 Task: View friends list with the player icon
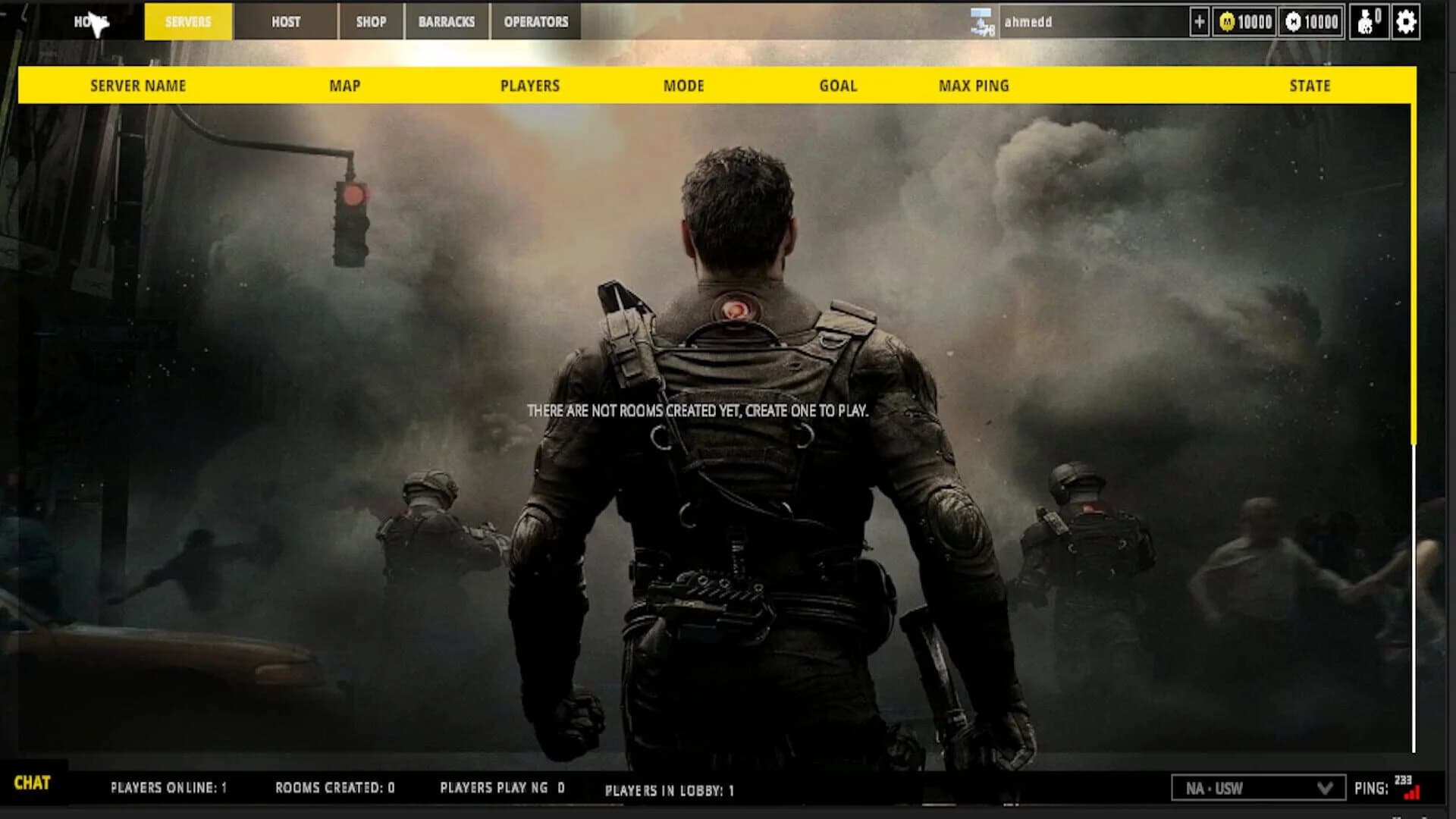click(x=1370, y=22)
